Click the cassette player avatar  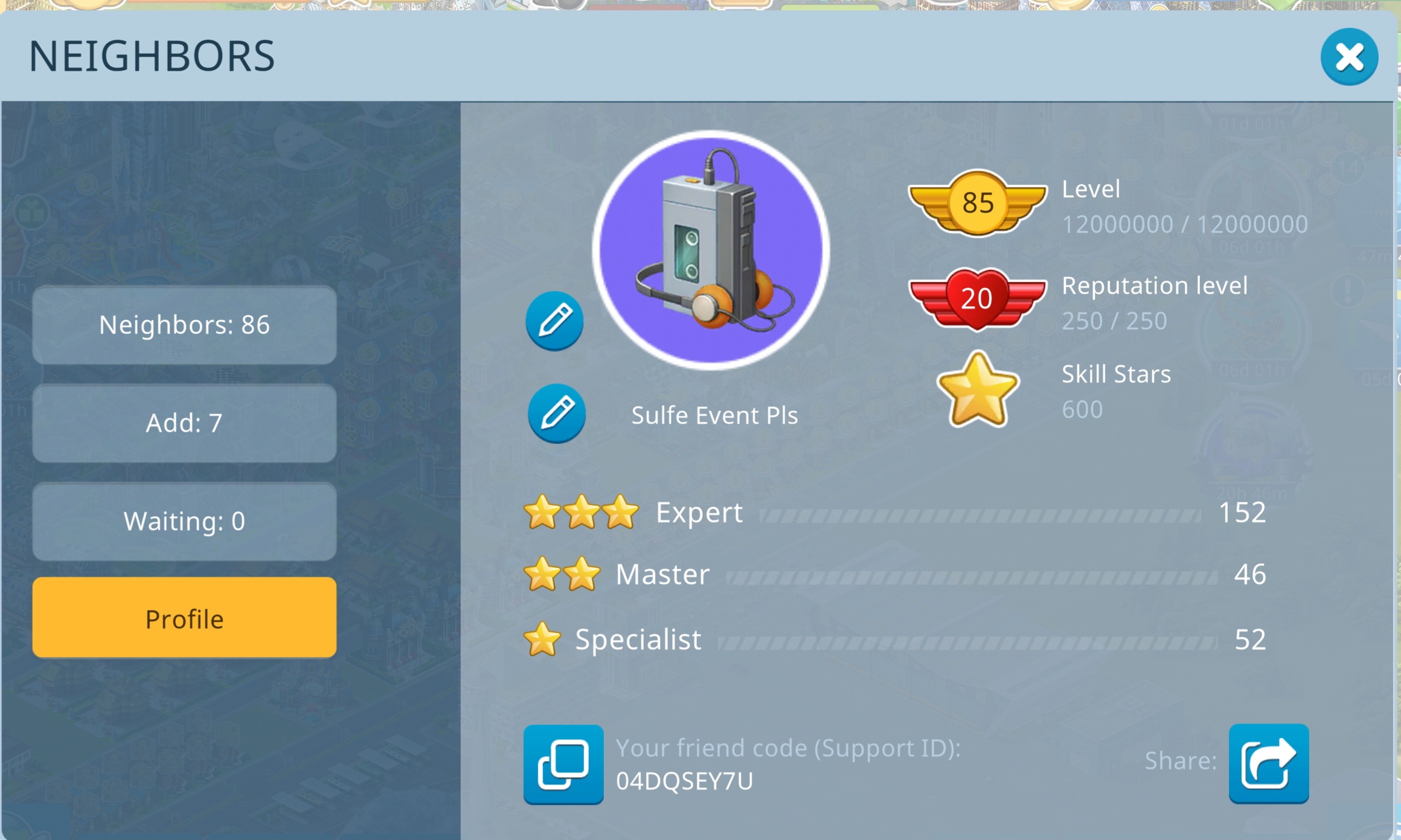pos(711,249)
